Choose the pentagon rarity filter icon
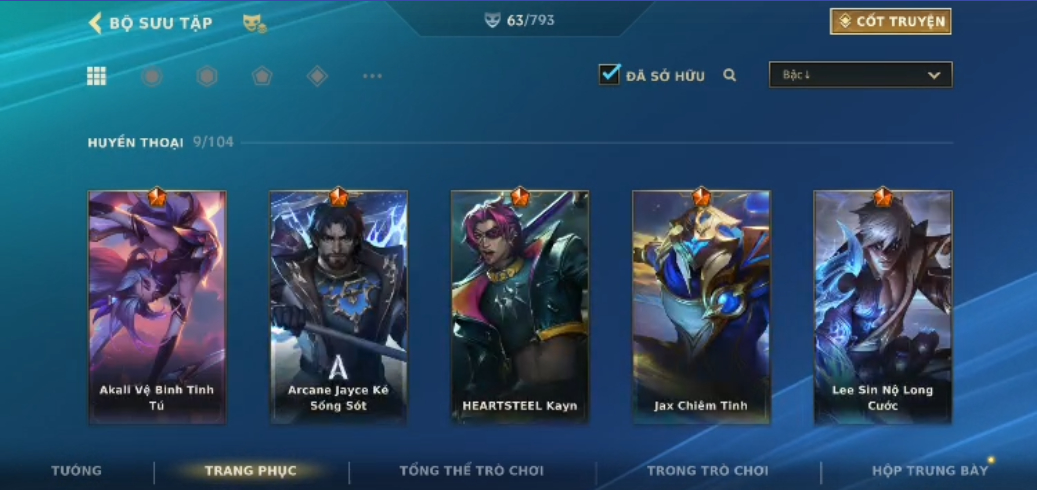 [x=262, y=76]
